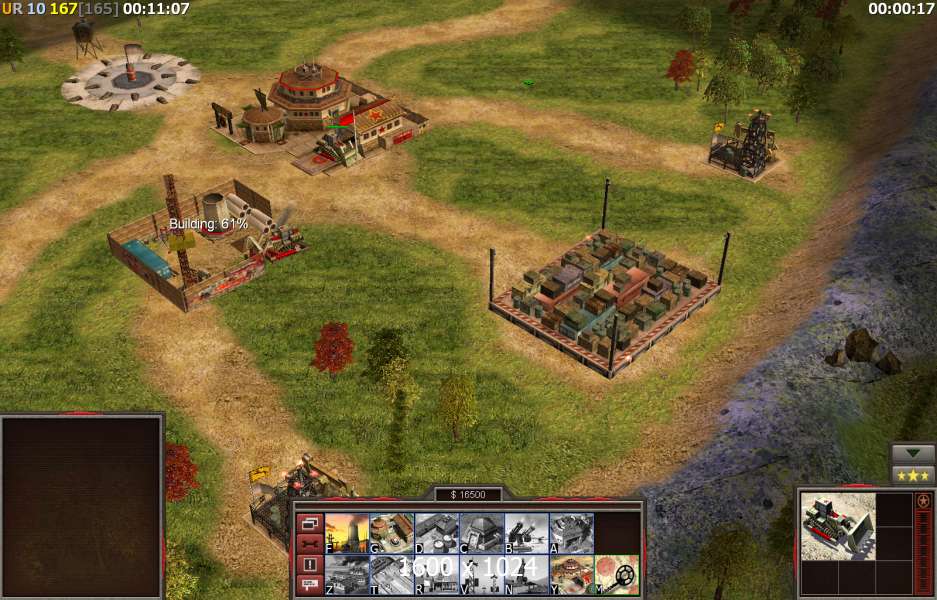Click the wrench button on the command bar

pyautogui.click(x=309, y=543)
